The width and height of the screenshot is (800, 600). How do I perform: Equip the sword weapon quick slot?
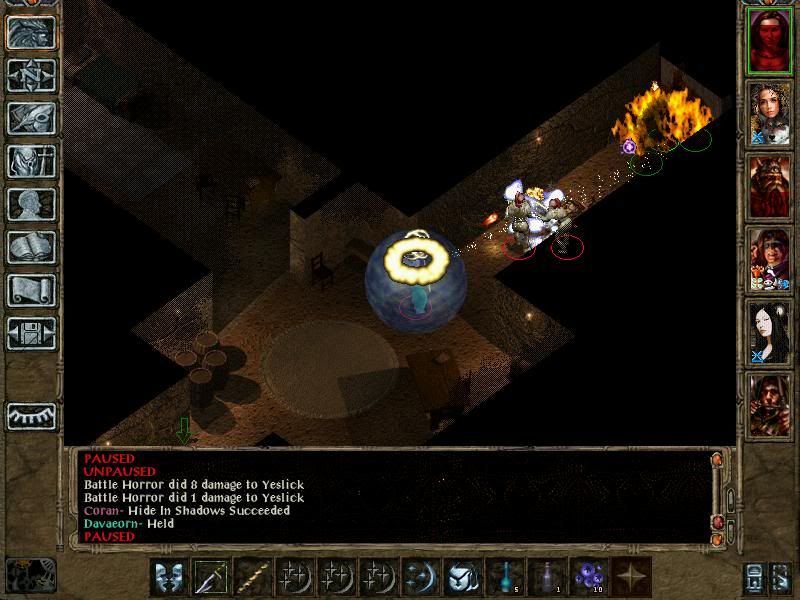[212, 577]
